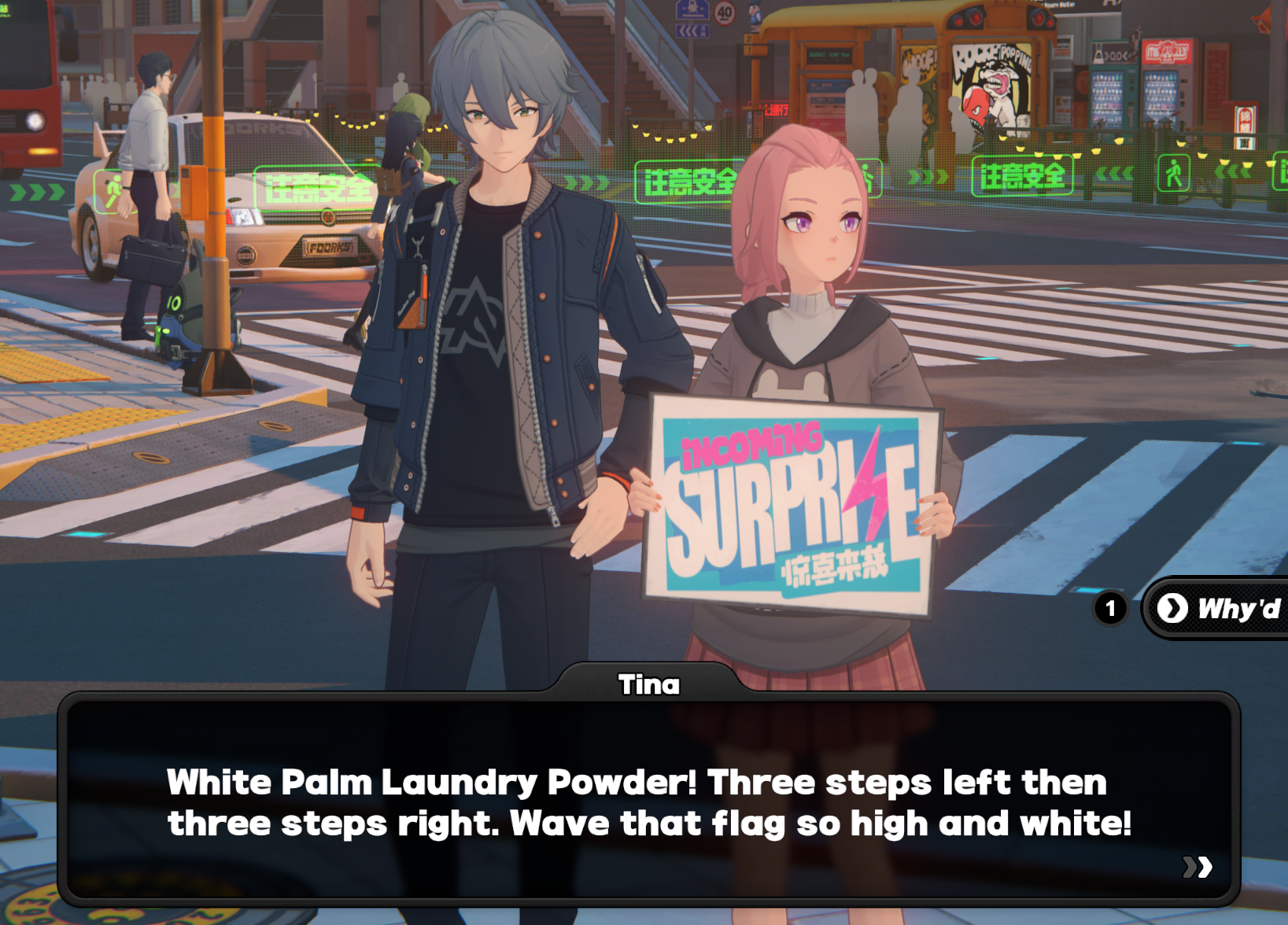Image resolution: width=1288 pixels, height=925 pixels.
Task: Click the black "1" choice number badge
Action: coord(1111,607)
